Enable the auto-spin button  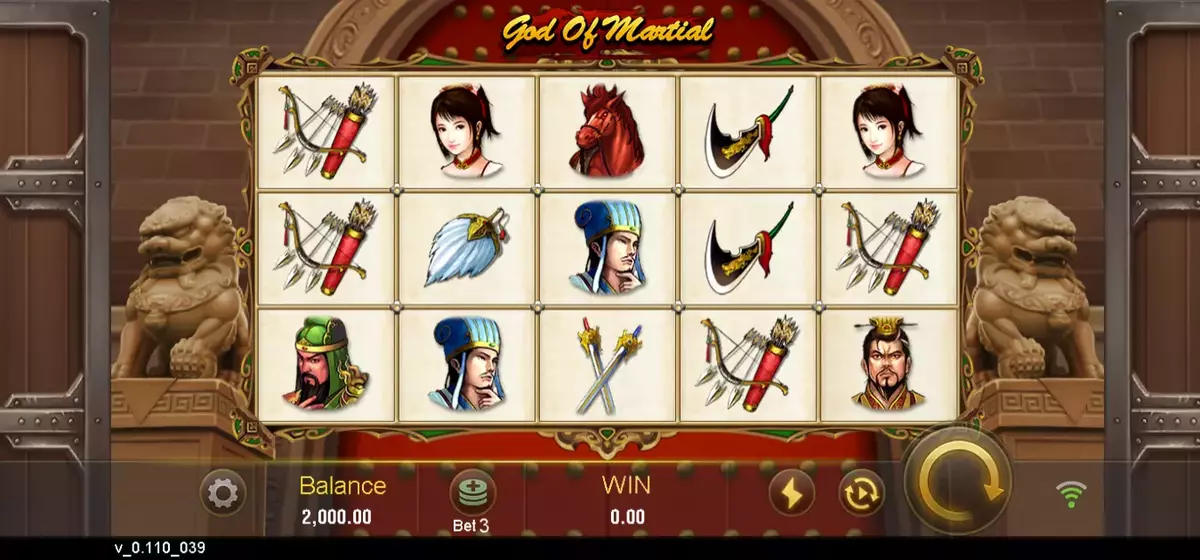(x=861, y=493)
